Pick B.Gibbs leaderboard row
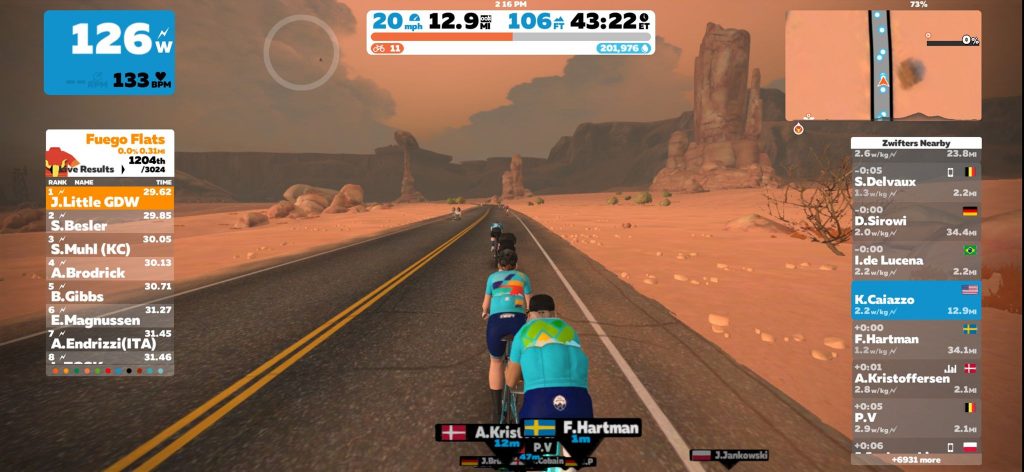Image resolution: width=1024 pixels, height=472 pixels. coord(110,294)
